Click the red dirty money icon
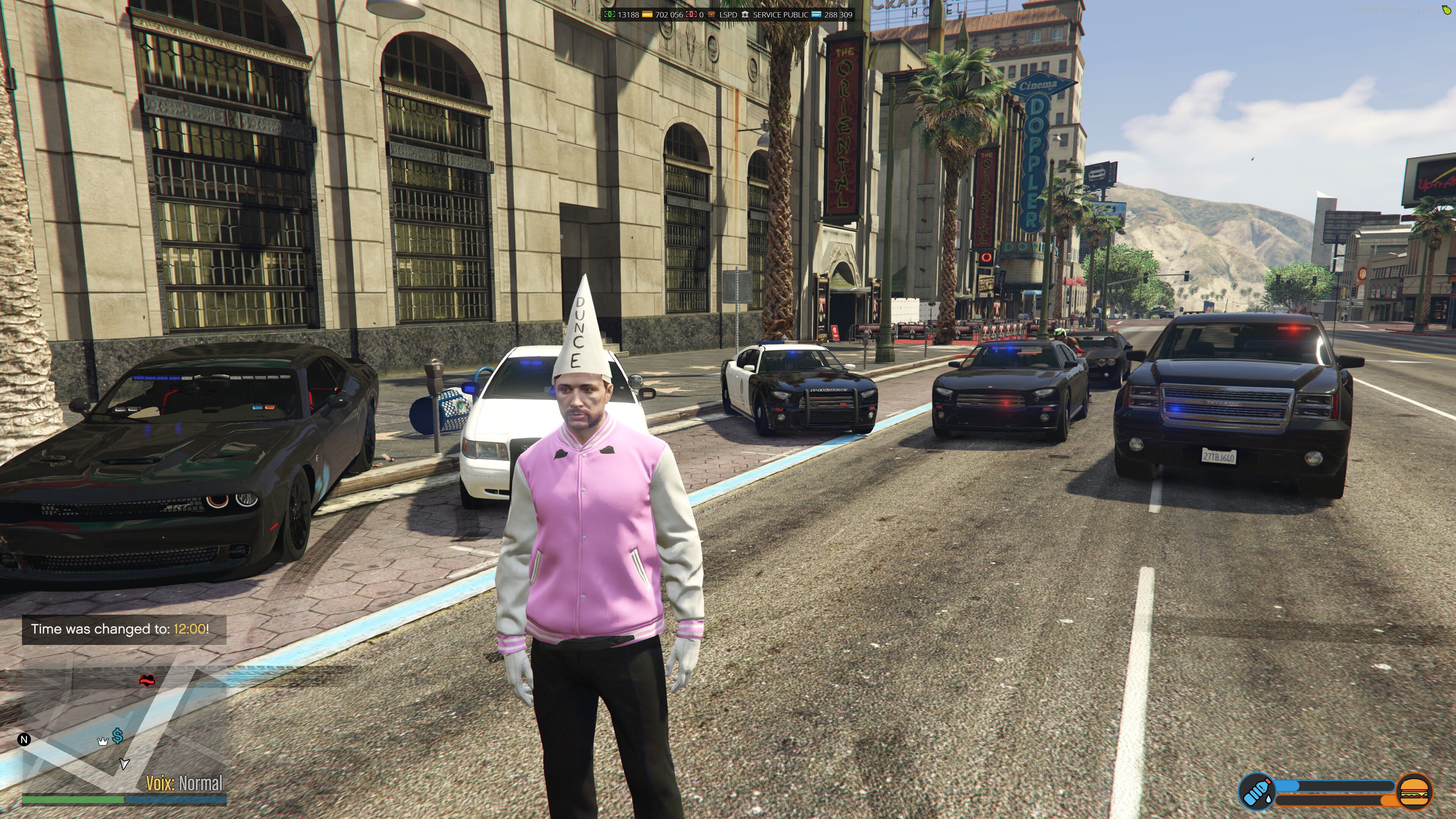 (x=691, y=14)
